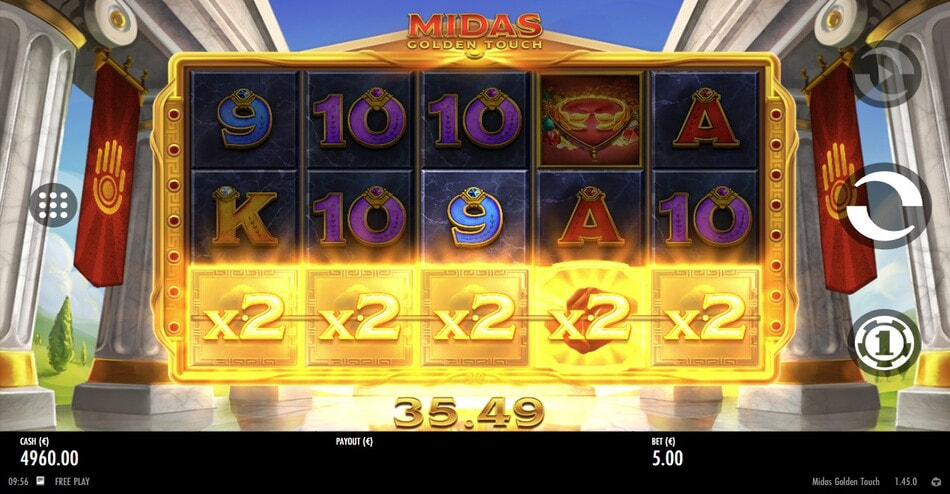Screen dimensions: 950x494
Task: Open the dotted grid game menu
Action: point(54,206)
